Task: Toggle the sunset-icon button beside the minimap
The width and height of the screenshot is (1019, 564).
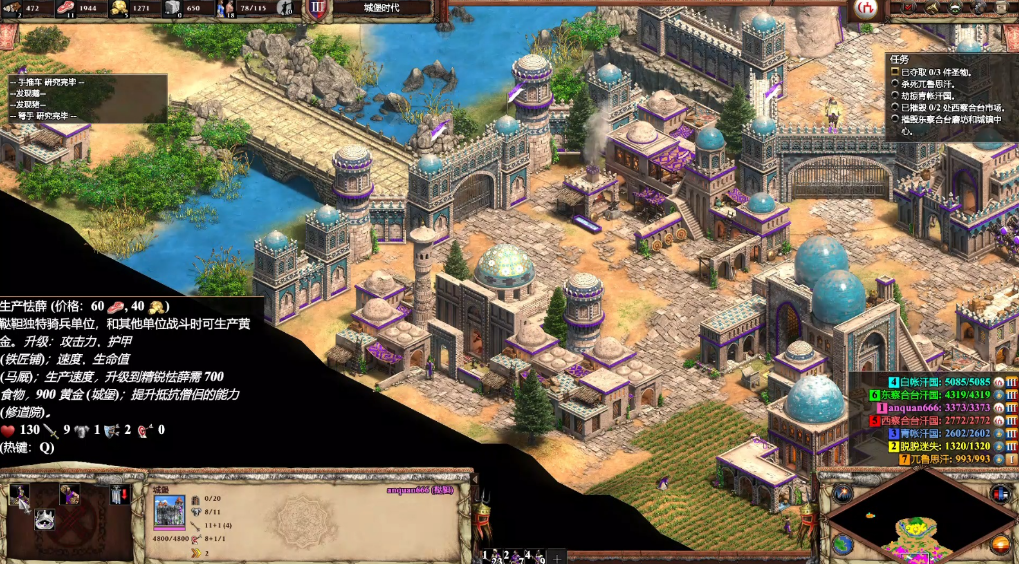Action: (x=1000, y=545)
